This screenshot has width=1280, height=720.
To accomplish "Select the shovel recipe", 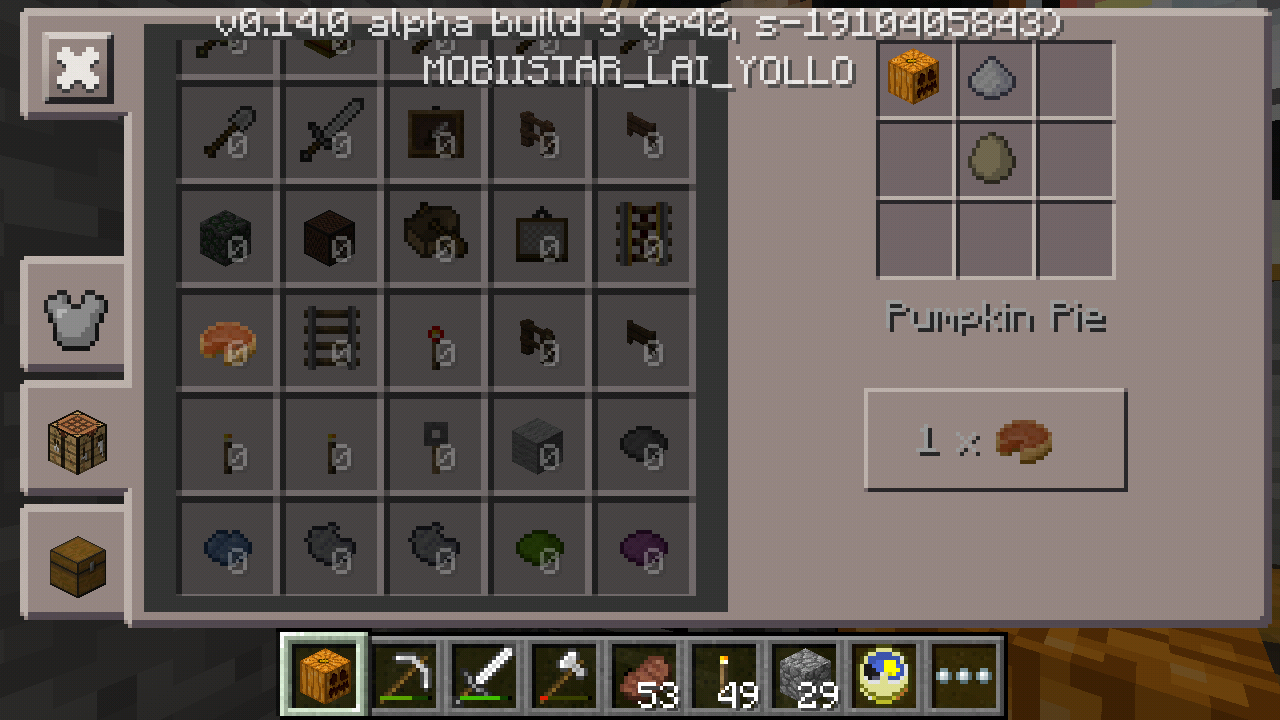I will [x=227, y=133].
